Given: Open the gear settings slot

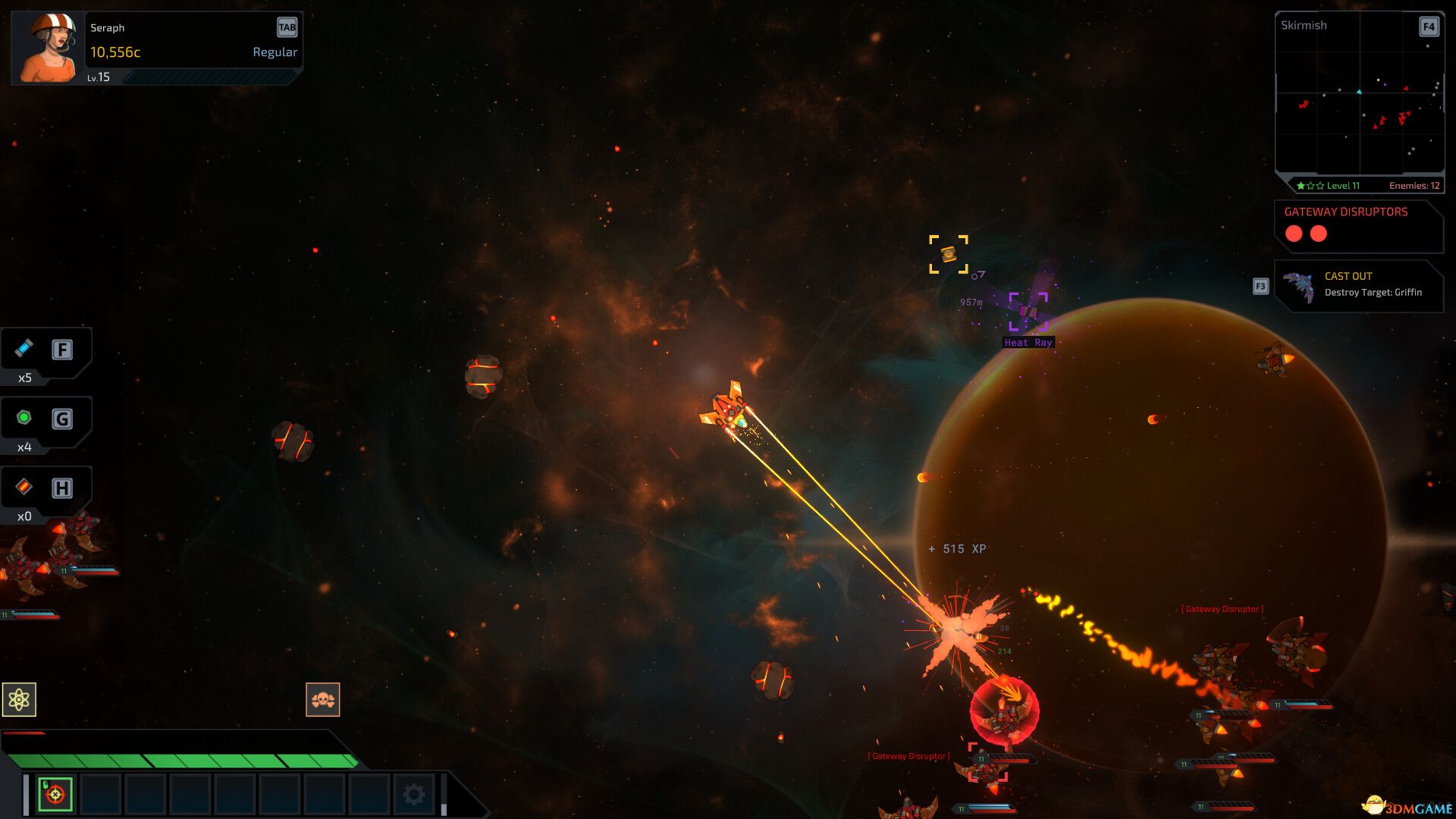Looking at the screenshot, I should [x=414, y=794].
